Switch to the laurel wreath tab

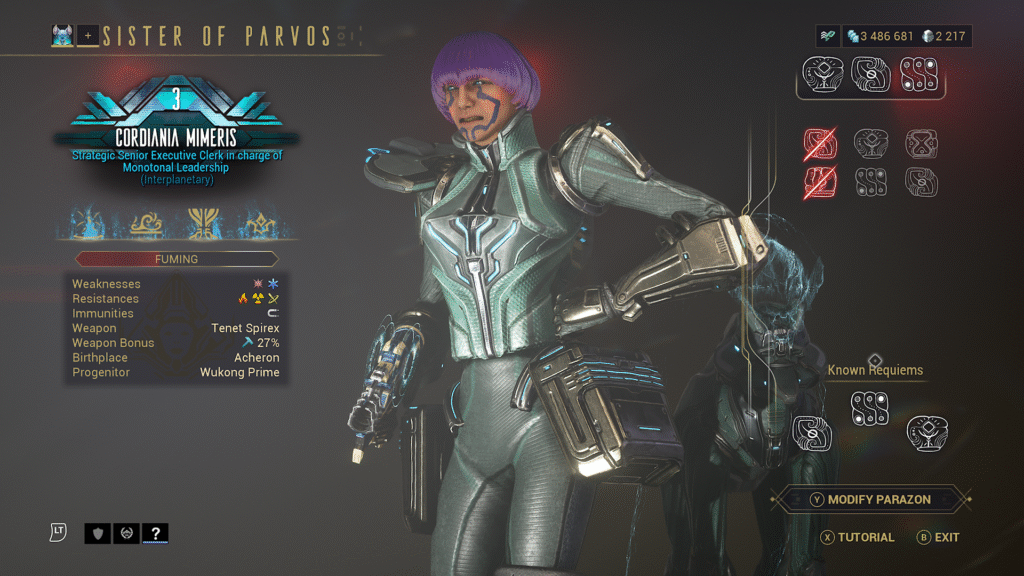click(126, 533)
